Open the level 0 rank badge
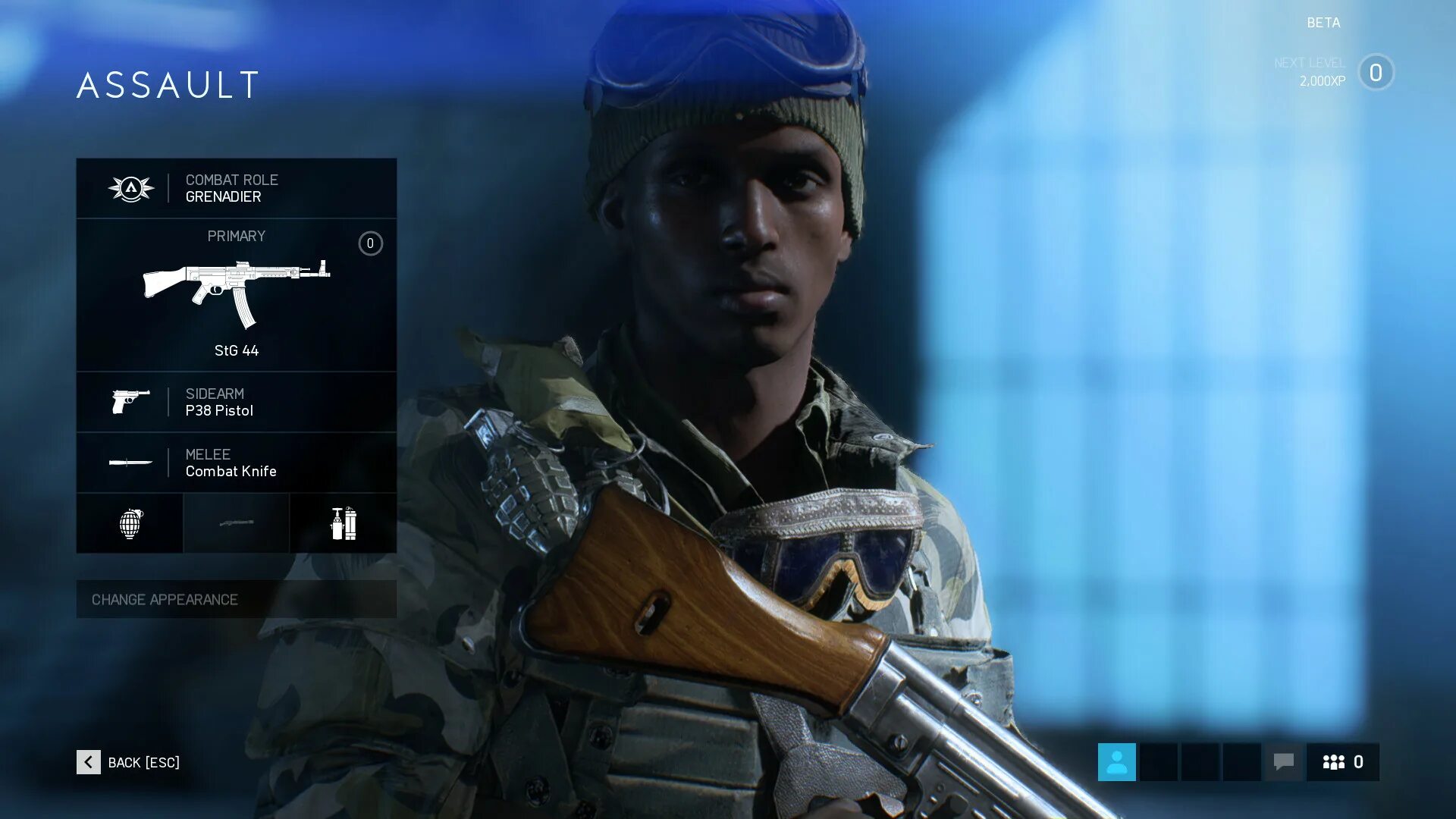Screen dimensions: 1456x819 [x=1376, y=73]
